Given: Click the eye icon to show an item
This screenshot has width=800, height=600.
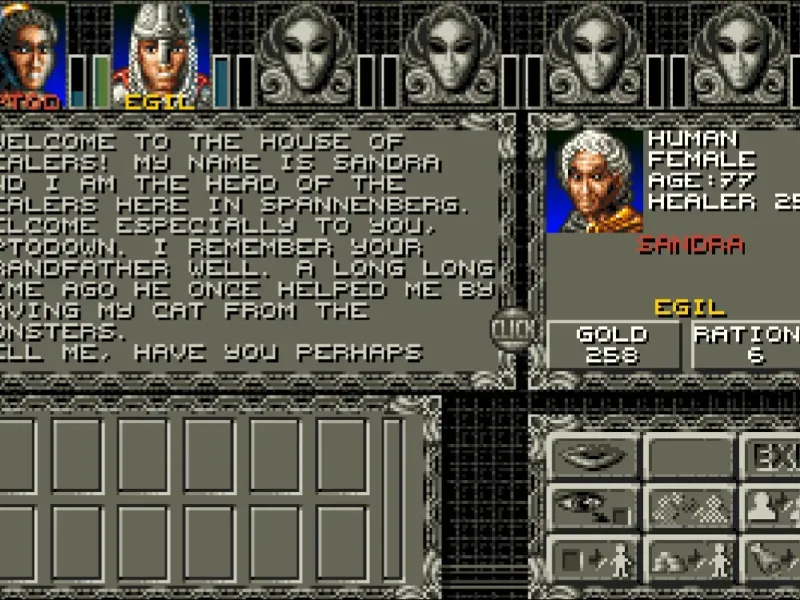Looking at the screenshot, I should (x=592, y=507).
